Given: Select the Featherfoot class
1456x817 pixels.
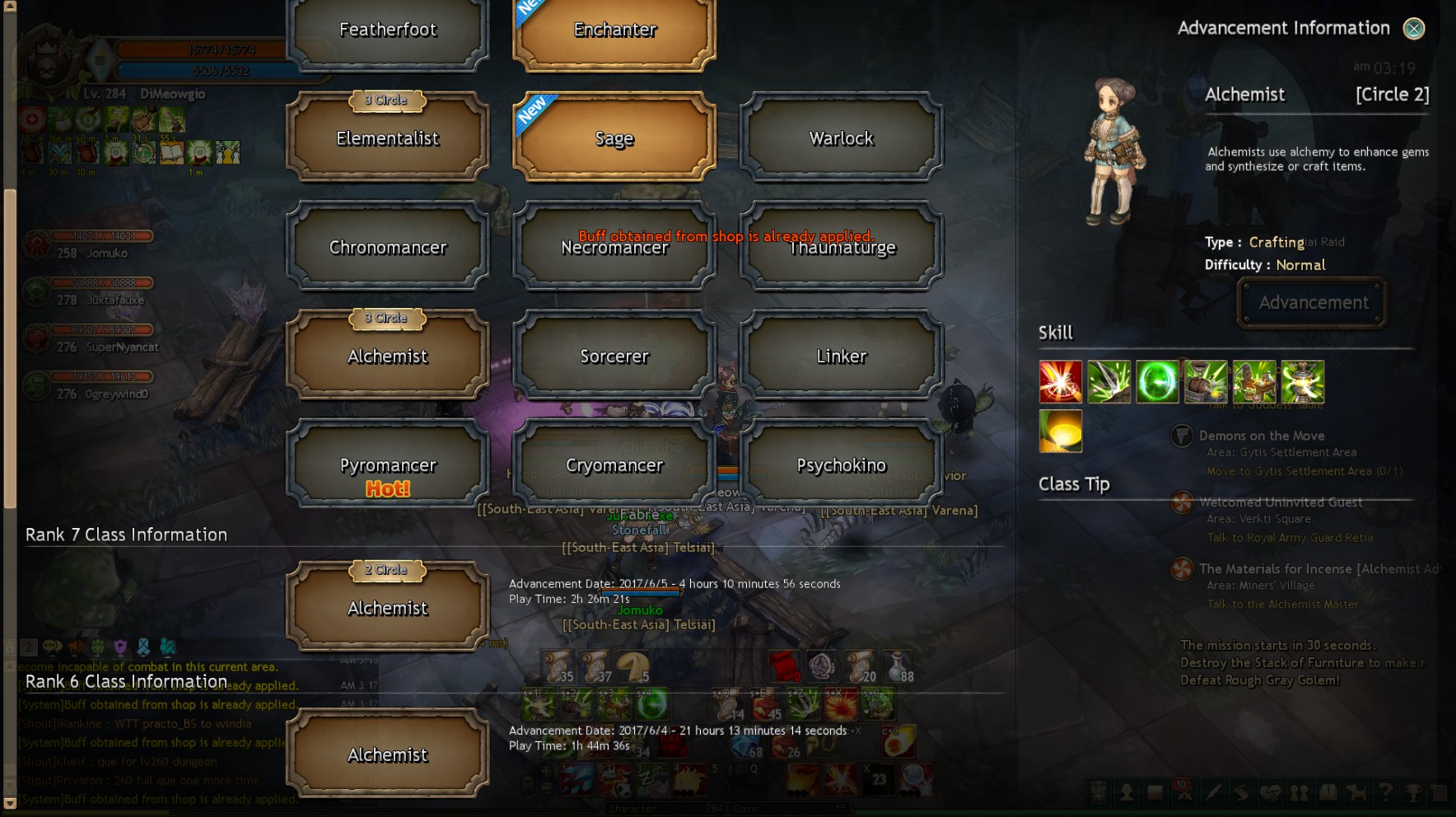Looking at the screenshot, I should 388,31.
